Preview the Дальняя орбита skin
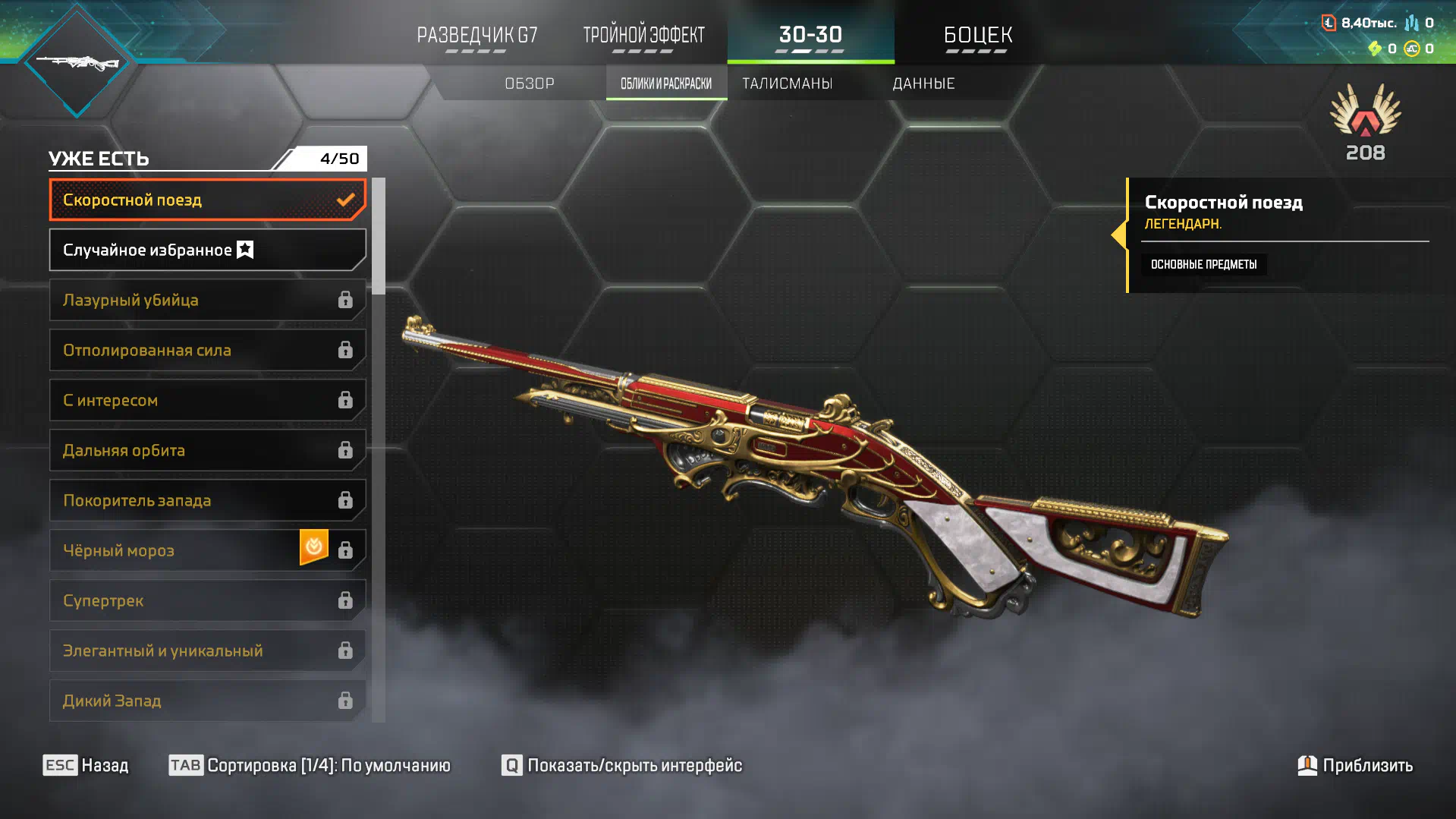This screenshot has height=819, width=1456. pyautogui.click(x=207, y=450)
